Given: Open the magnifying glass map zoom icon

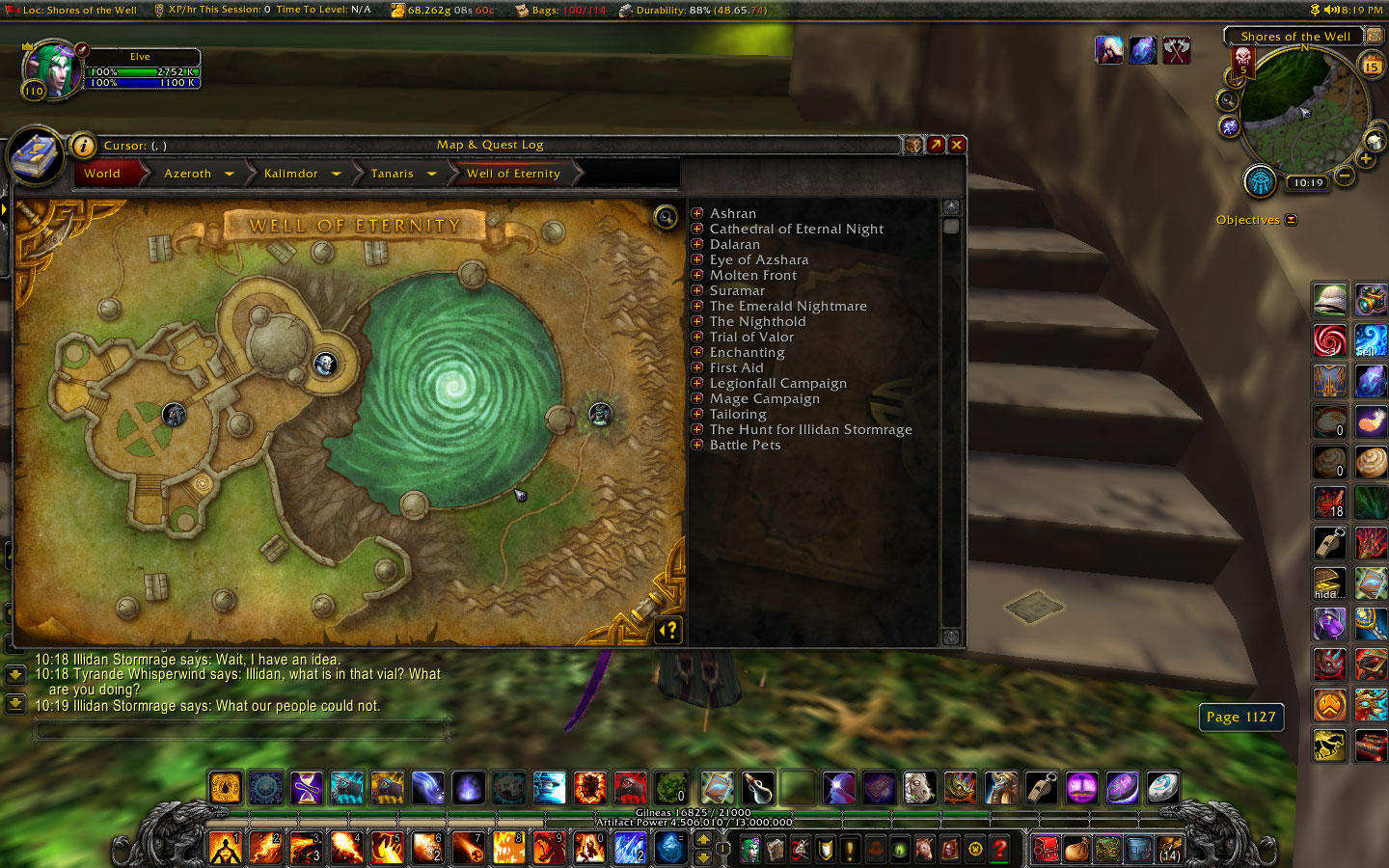Looking at the screenshot, I should click(x=665, y=218).
